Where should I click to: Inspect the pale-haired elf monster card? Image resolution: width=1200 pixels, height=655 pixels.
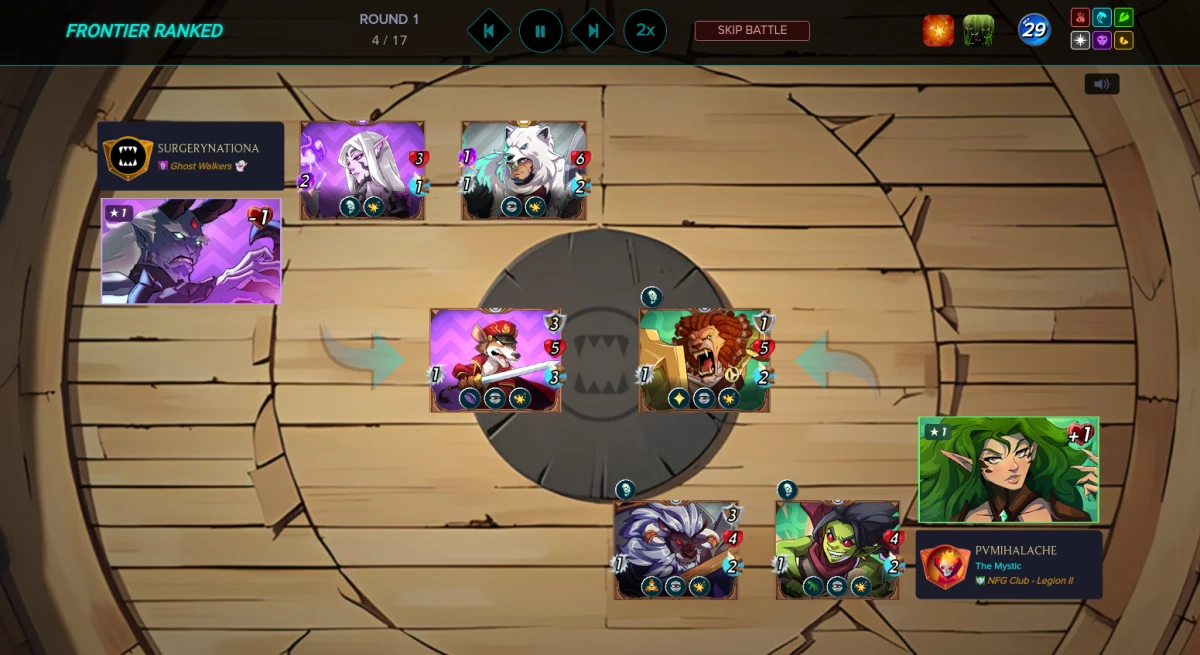point(362,170)
